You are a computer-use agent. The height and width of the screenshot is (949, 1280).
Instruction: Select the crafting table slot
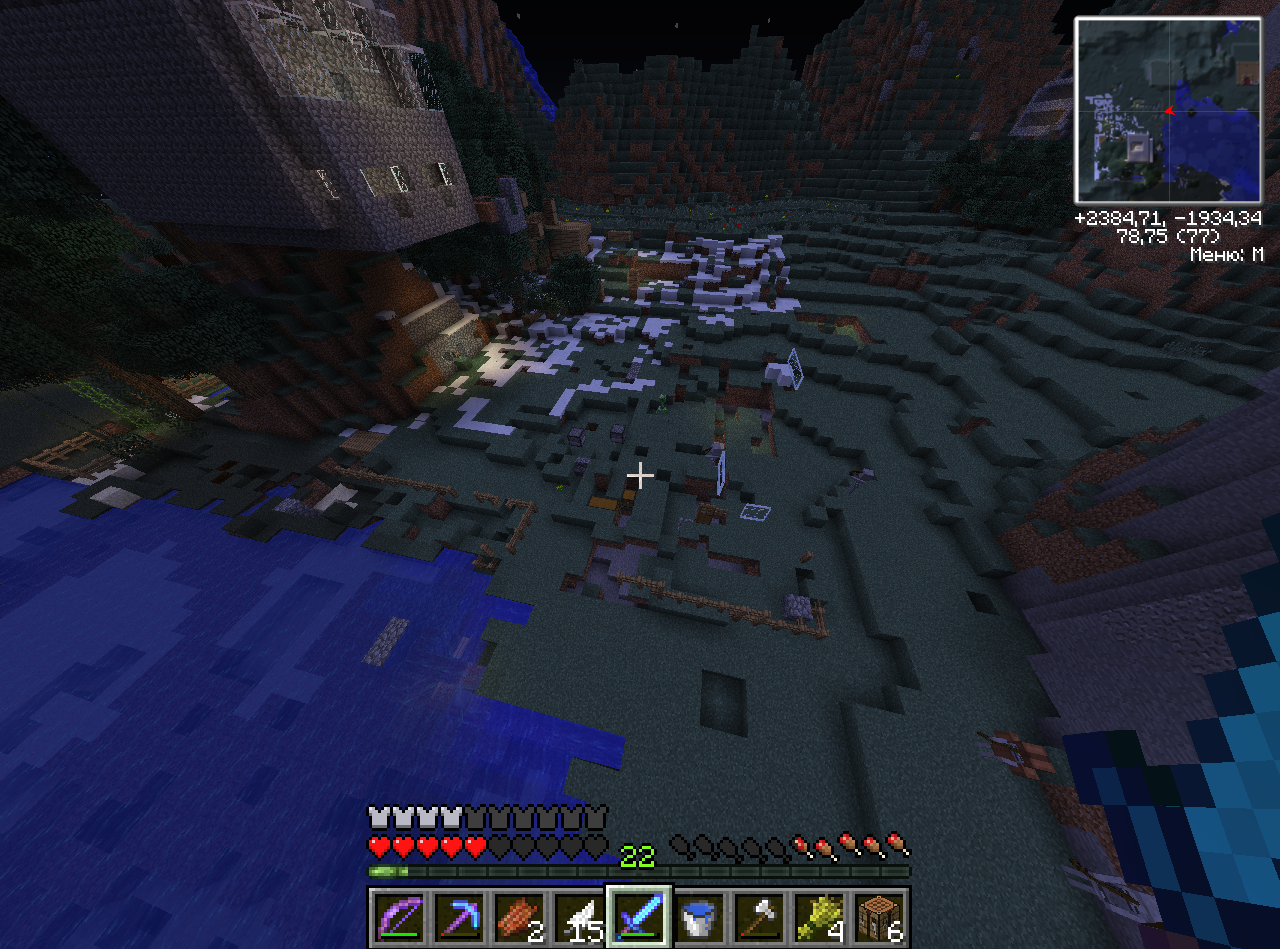click(879, 916)
